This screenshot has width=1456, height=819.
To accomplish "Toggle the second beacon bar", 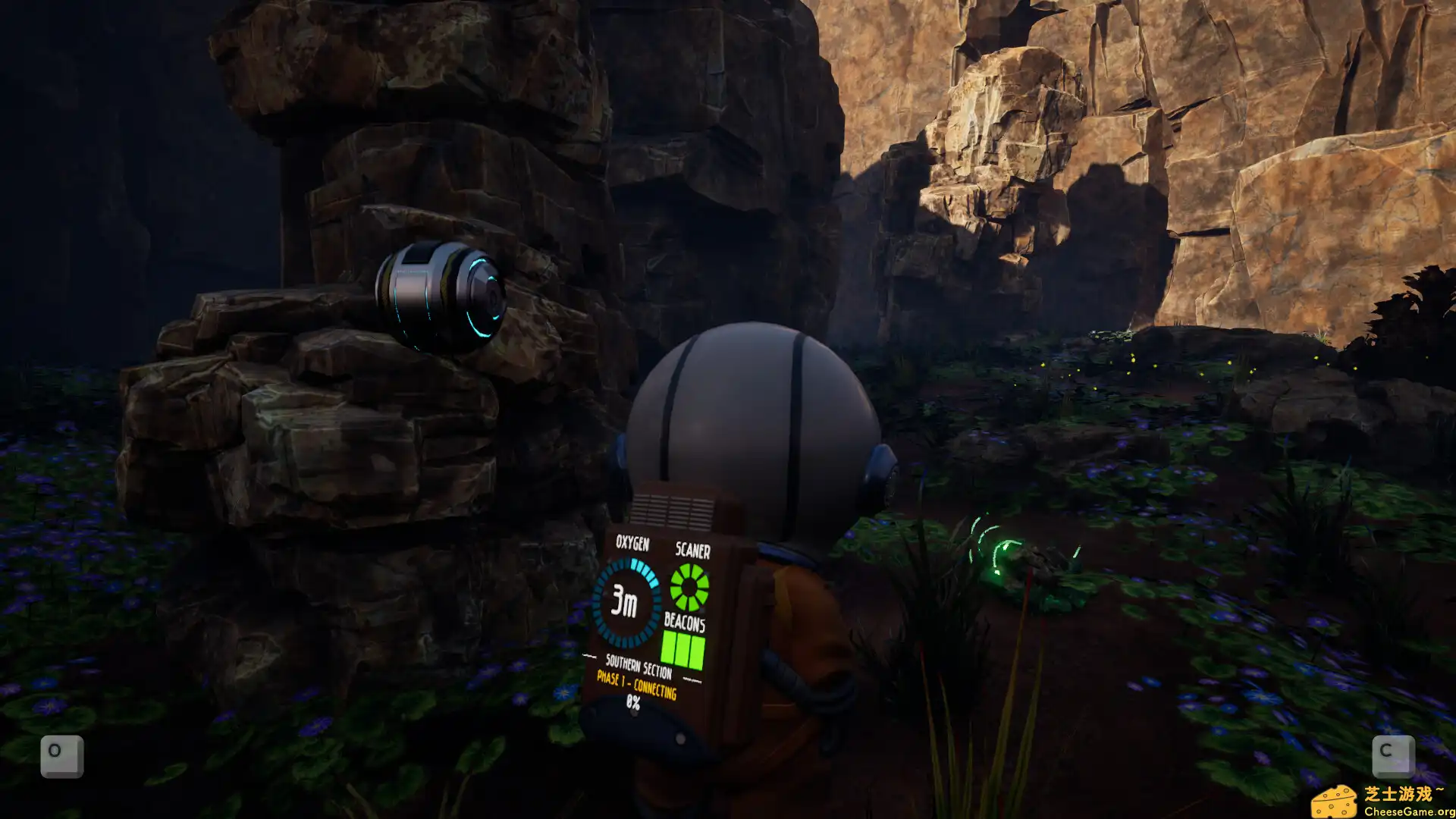I will pyautogui.click(x=683, y=648).
